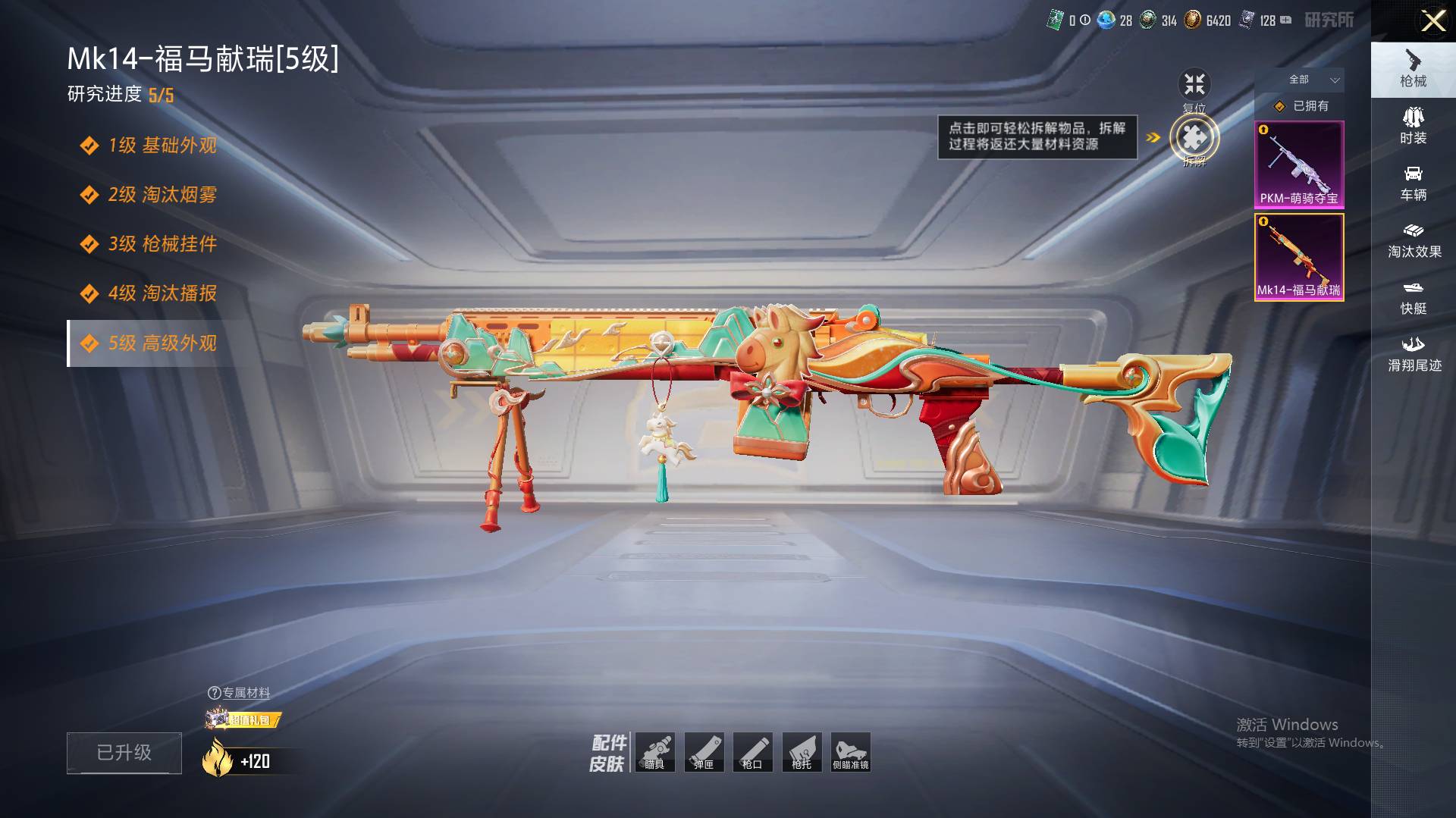Close the research lab screen with the X
Image resolution: width=1456 pixels, height=818 pixels.
[1432, 21]
